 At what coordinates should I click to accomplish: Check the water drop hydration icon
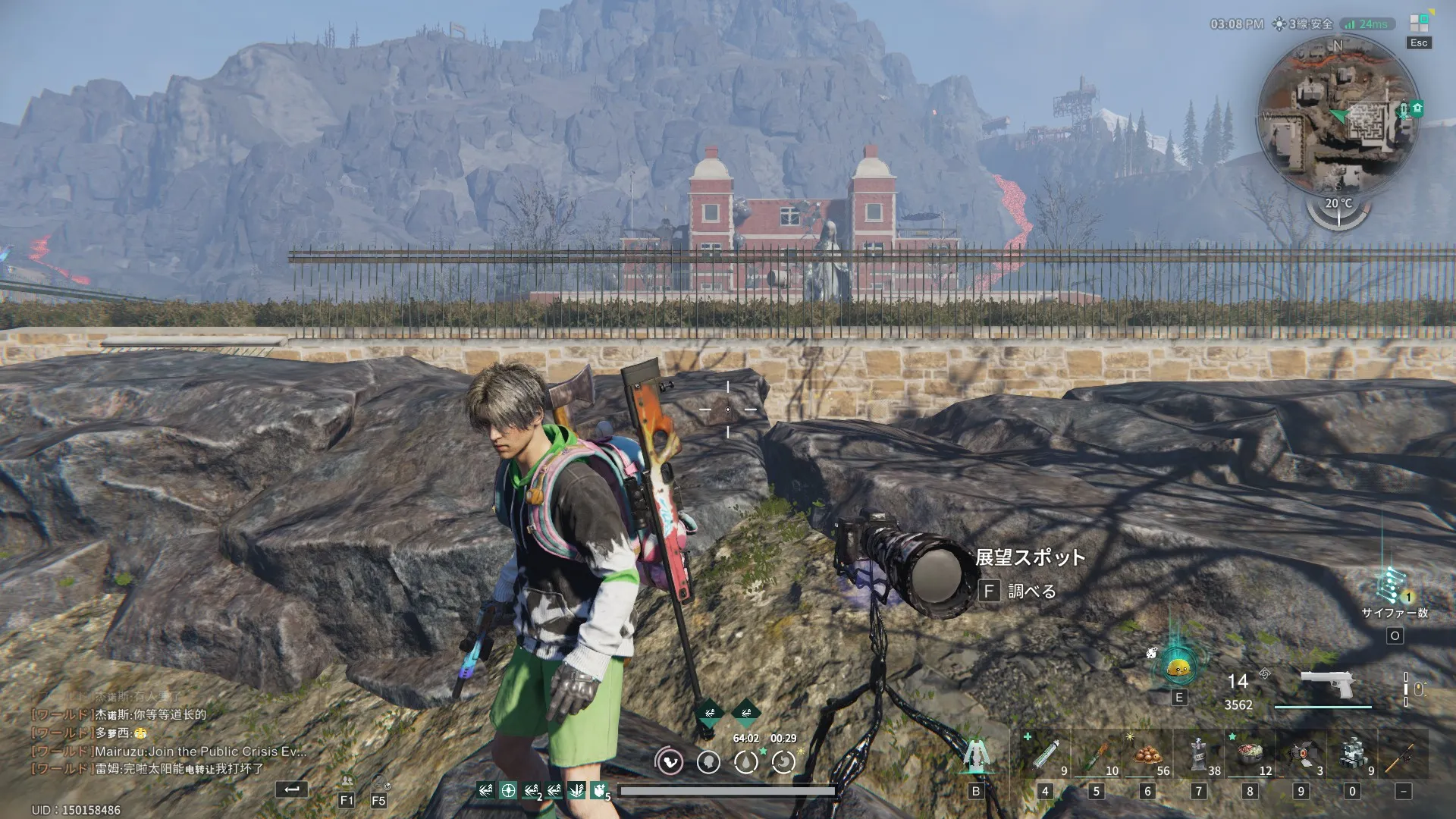[x=745, y=761]
